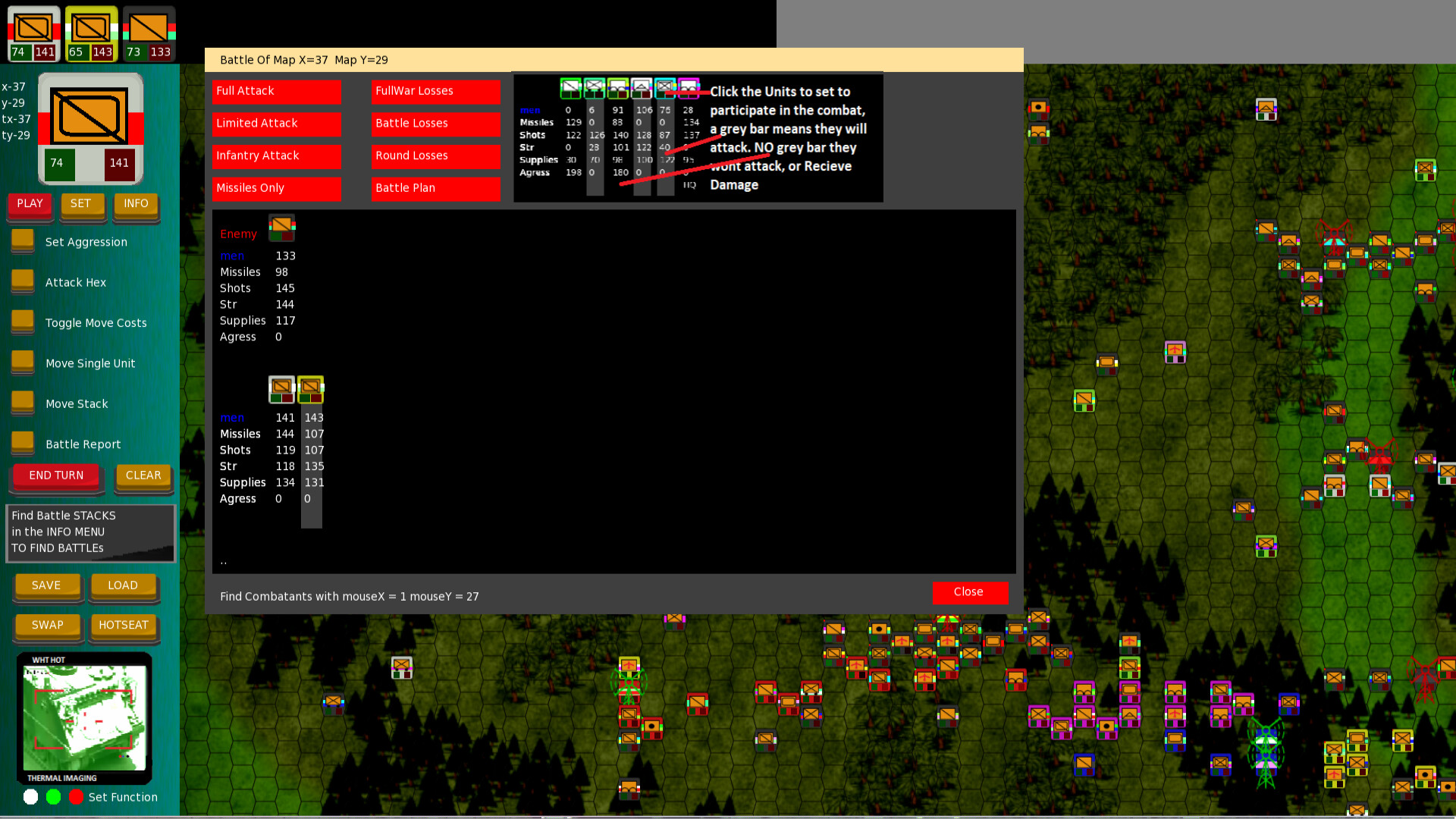Toggle the green Set Function indicator

coord(53,797)
